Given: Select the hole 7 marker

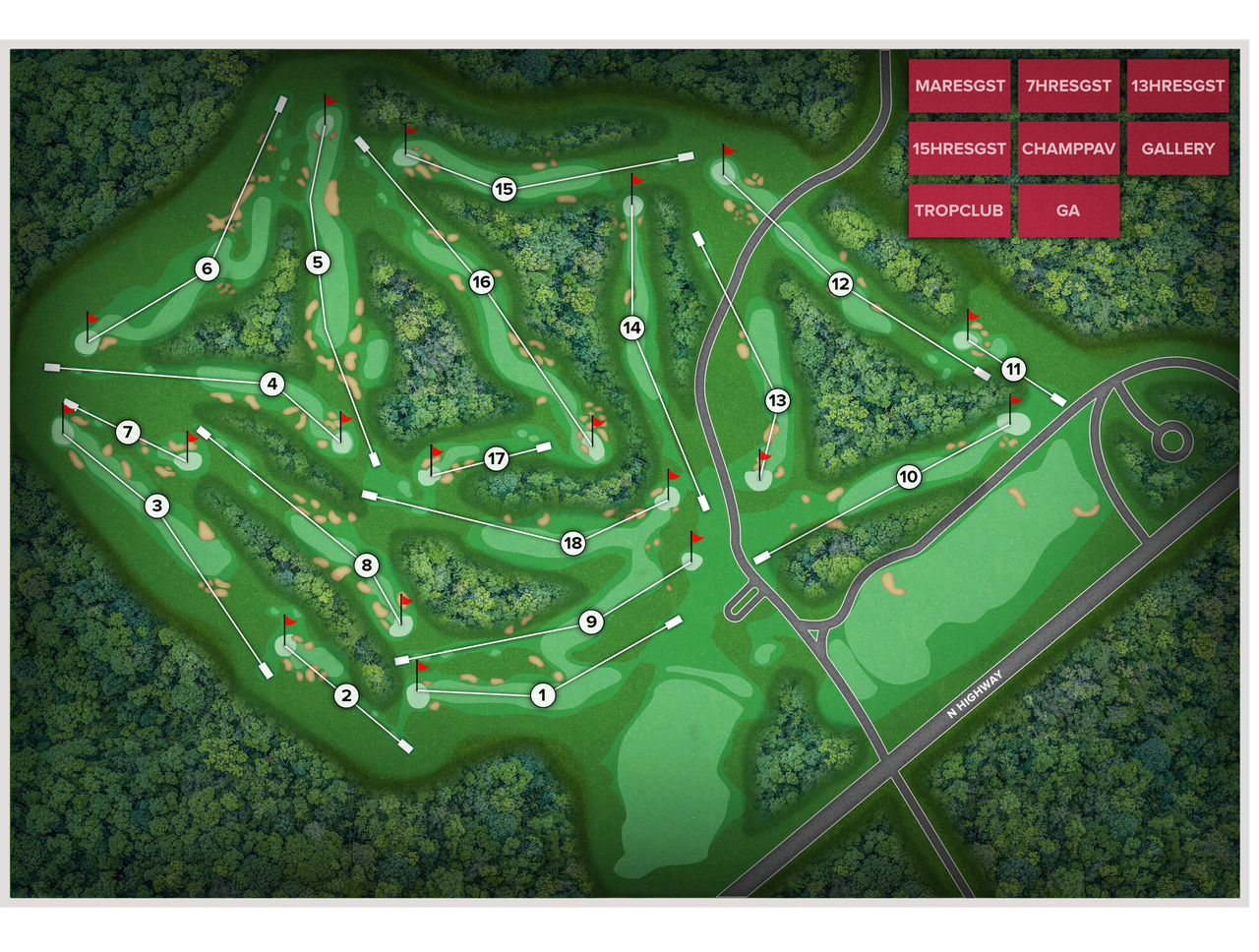Looking at the screenshot, I should 127,431.
